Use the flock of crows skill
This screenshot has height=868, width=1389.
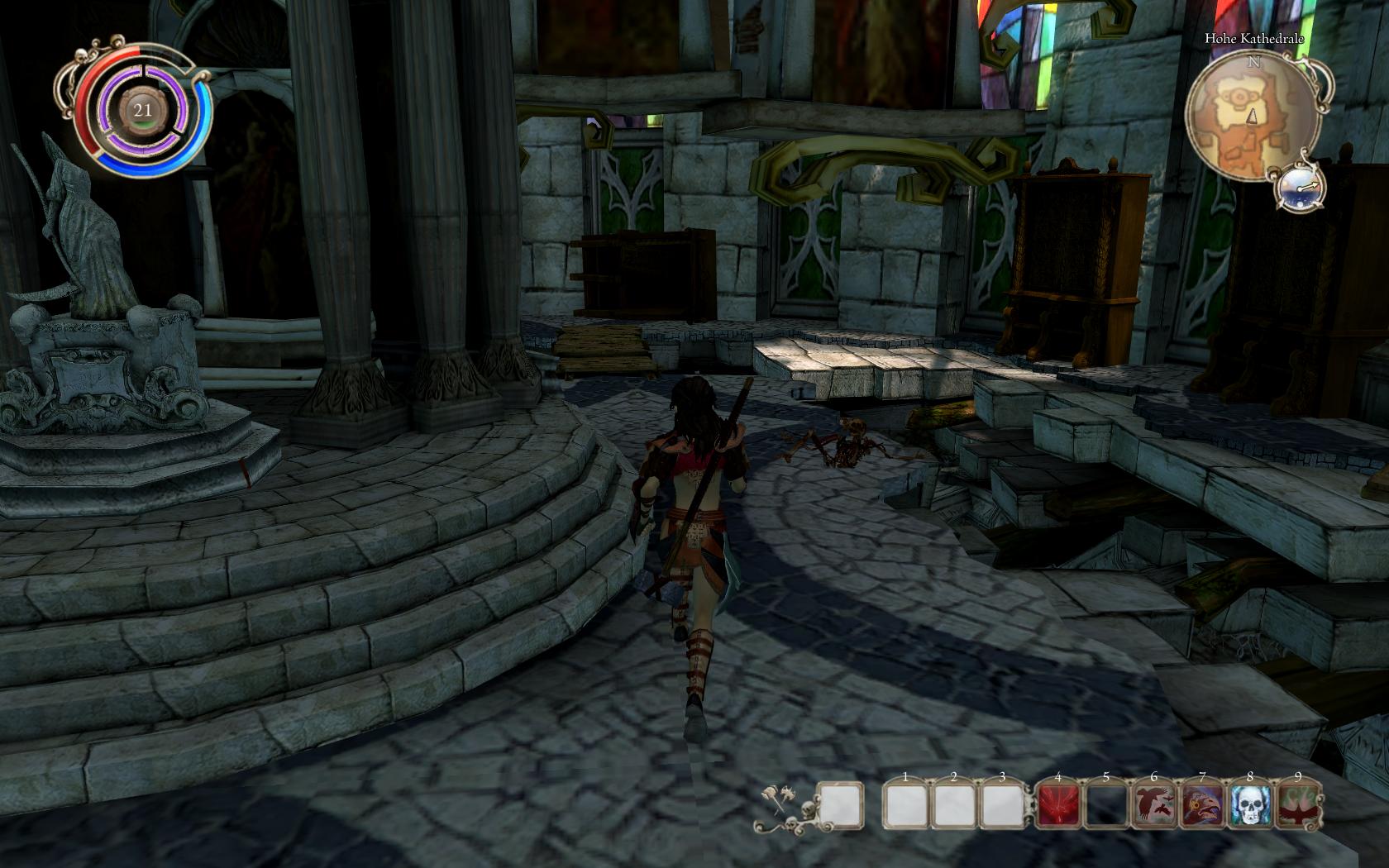pos(1154,805)
